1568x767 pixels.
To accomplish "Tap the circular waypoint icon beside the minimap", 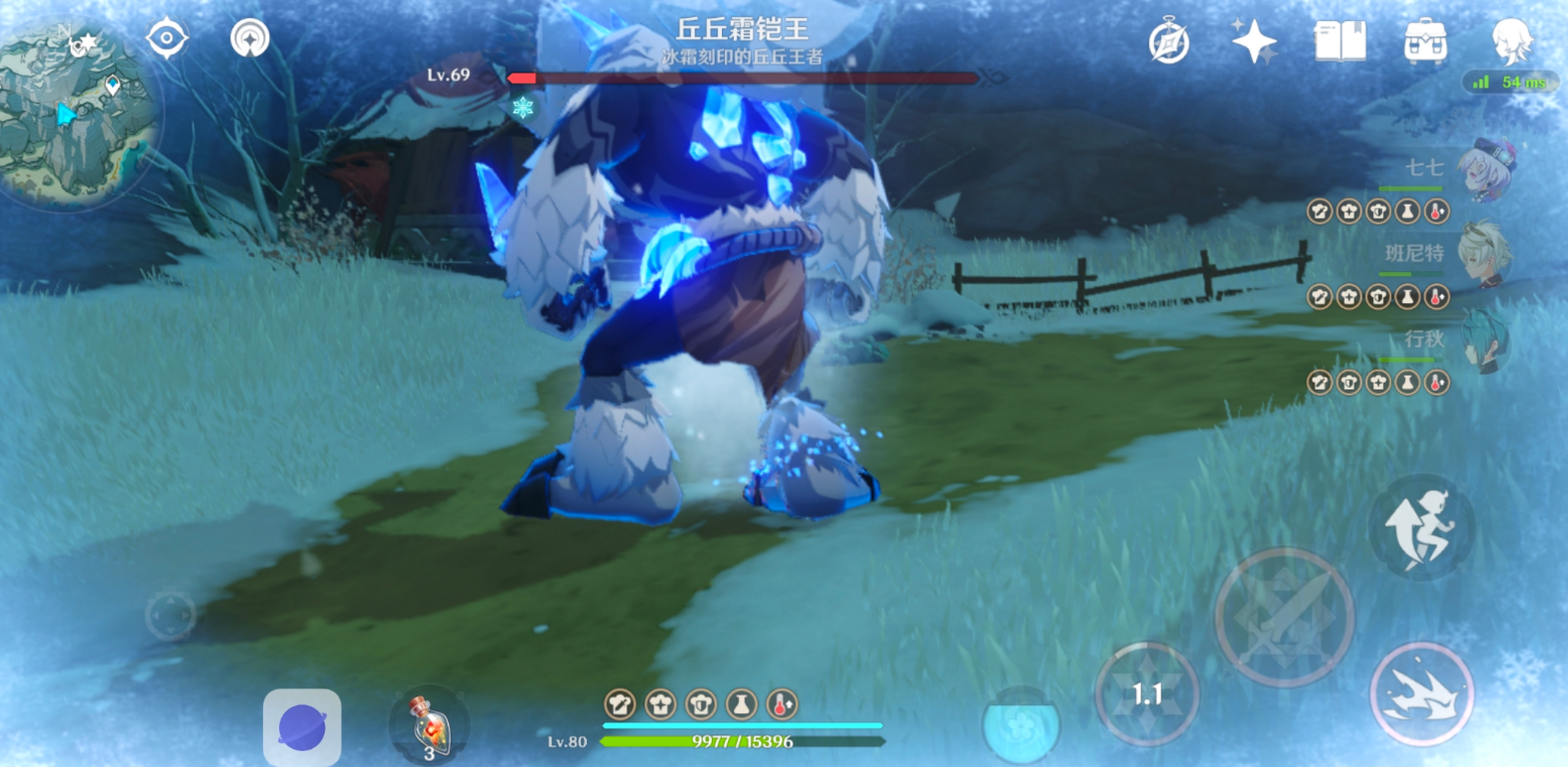I will (x=249, y=39).
